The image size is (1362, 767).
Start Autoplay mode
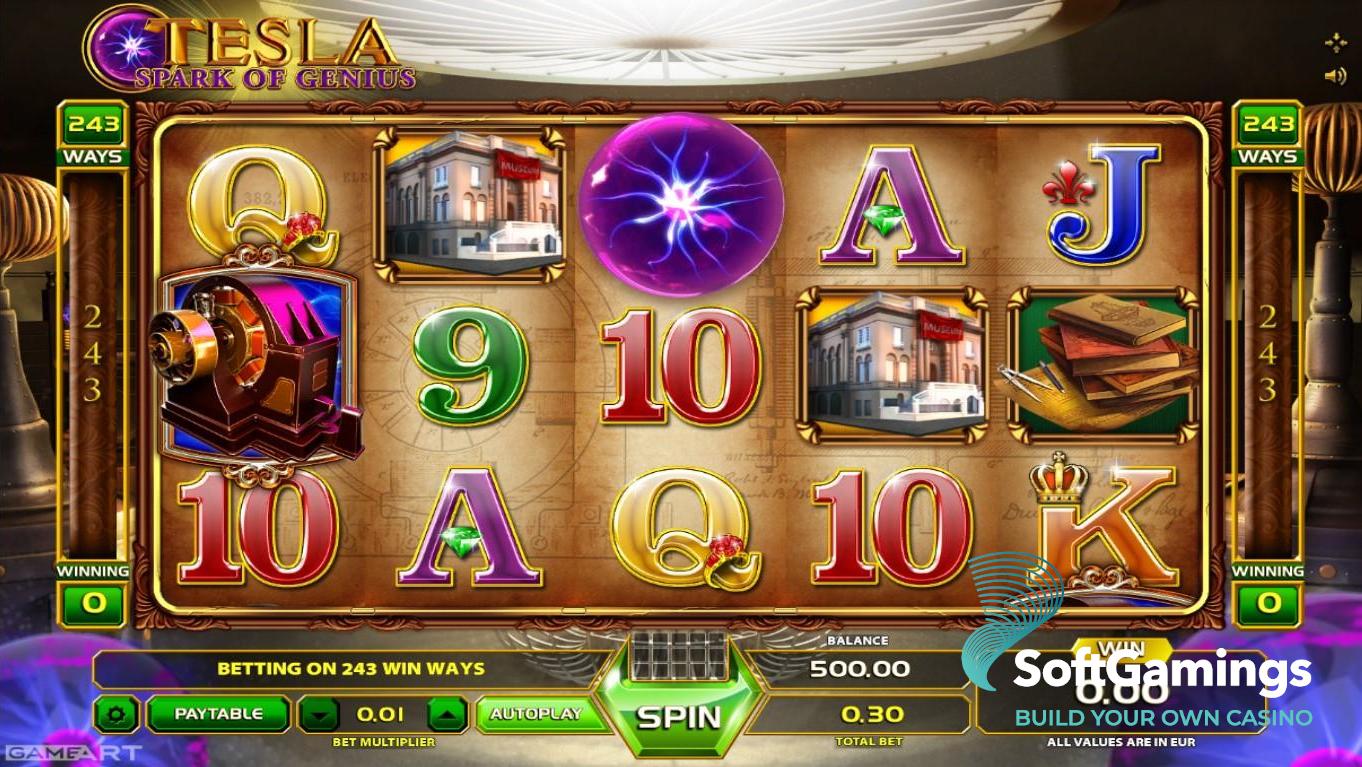(x=536, y=714)
